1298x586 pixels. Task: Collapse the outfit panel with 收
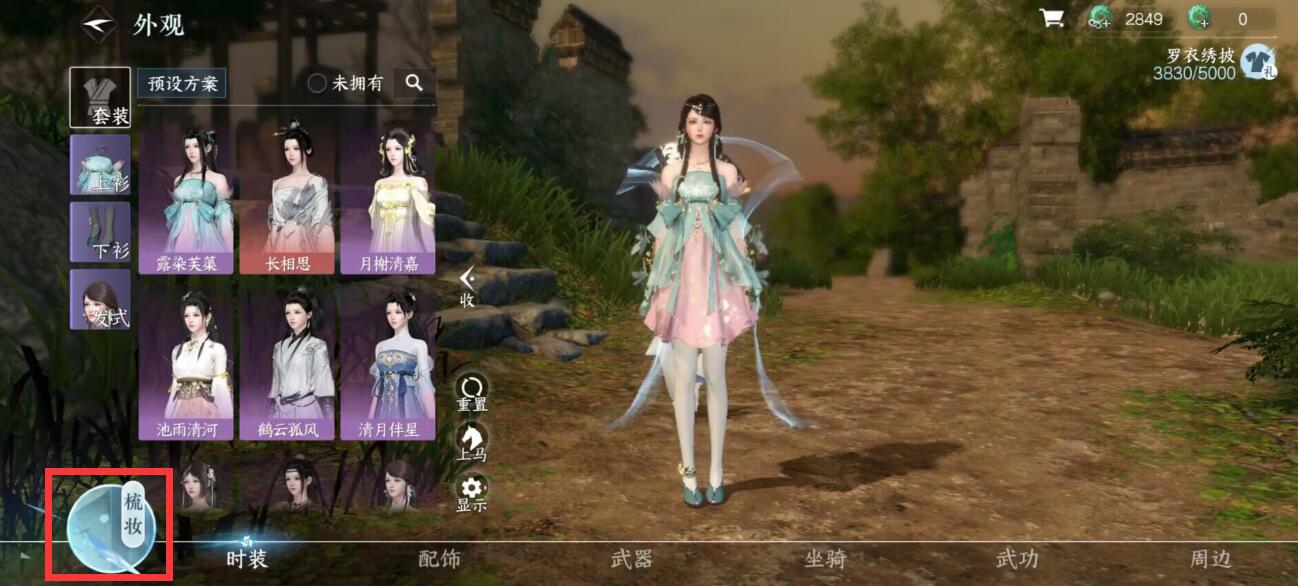click(x=467, y=288)
